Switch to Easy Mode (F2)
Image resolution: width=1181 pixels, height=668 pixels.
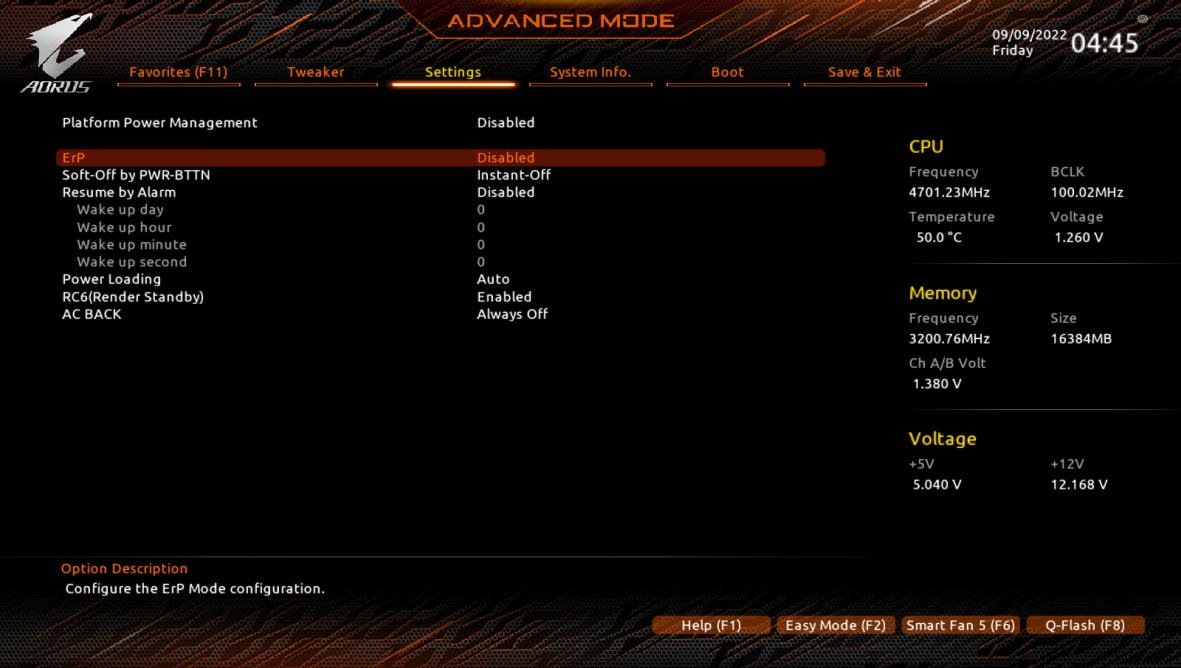tap(835, 625)
